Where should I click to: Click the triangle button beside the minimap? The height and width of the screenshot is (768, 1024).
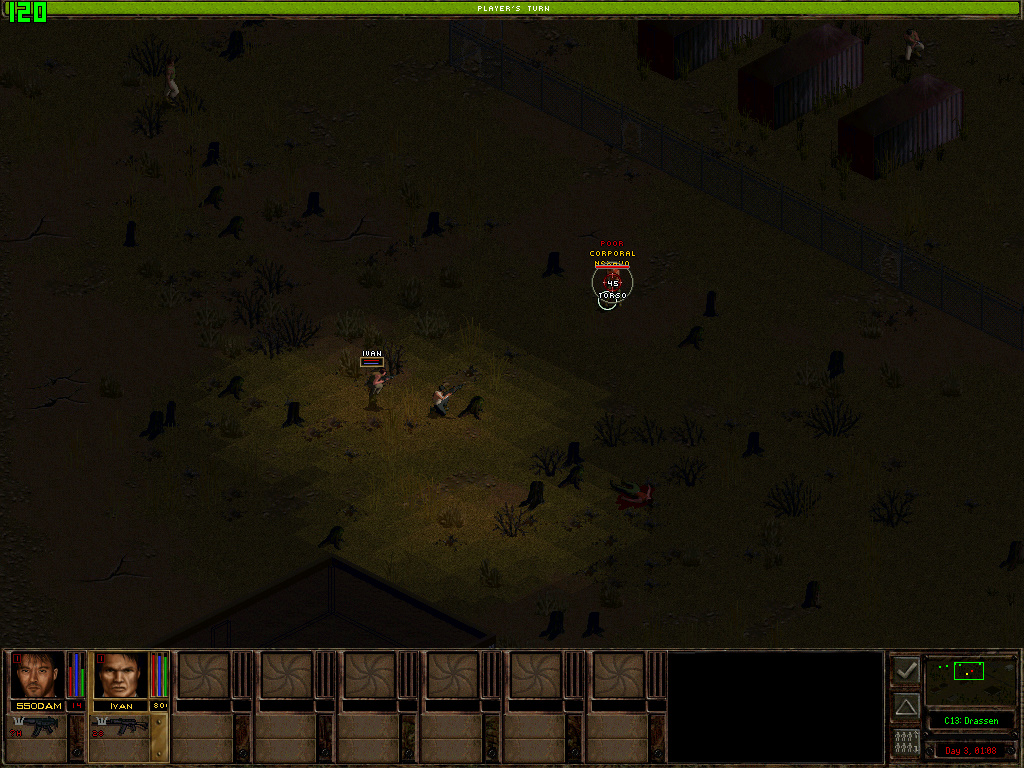(x=906, y=706)
